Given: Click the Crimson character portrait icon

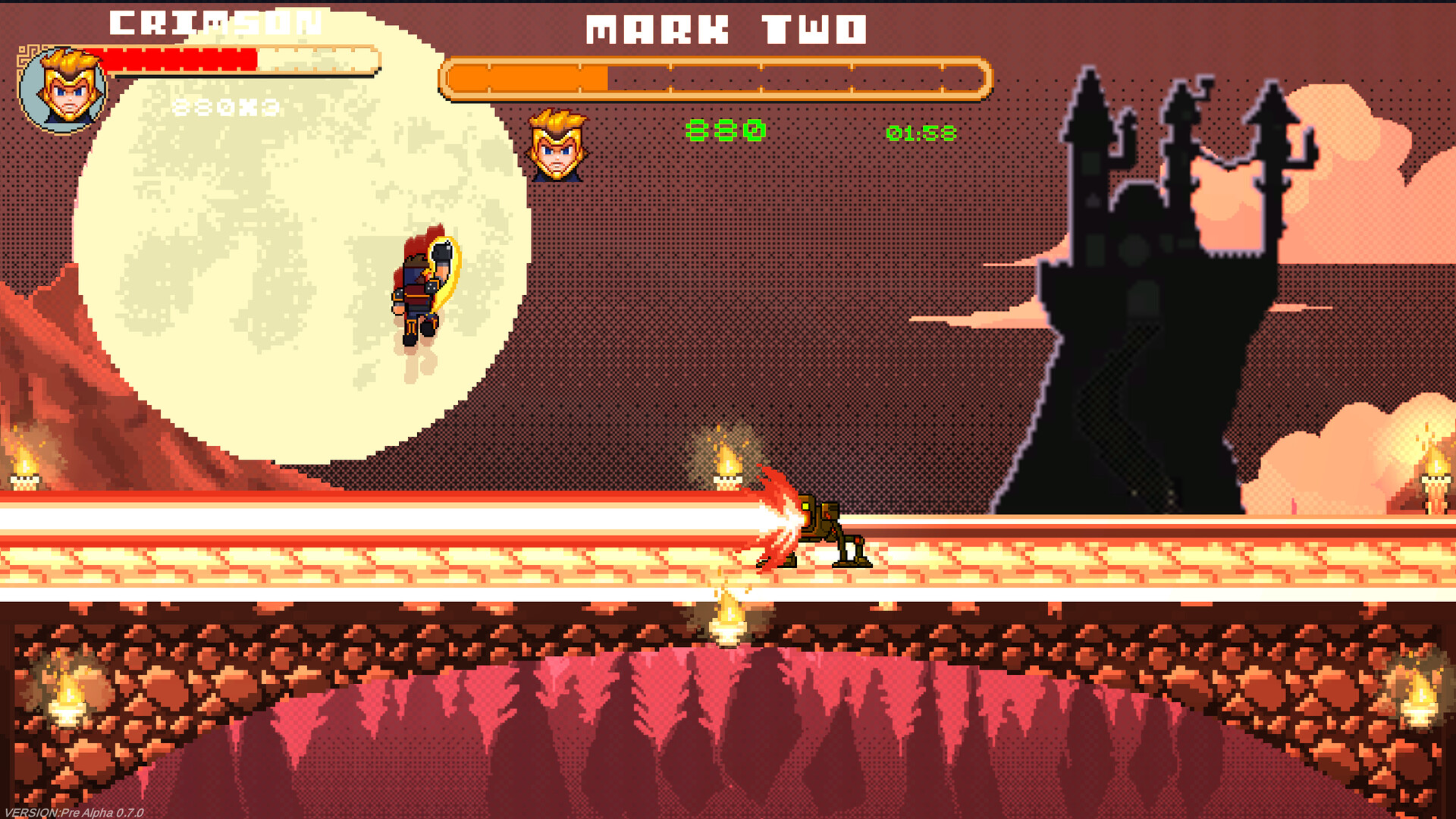Looking at the screenshot, I should [x=65, y=87].
